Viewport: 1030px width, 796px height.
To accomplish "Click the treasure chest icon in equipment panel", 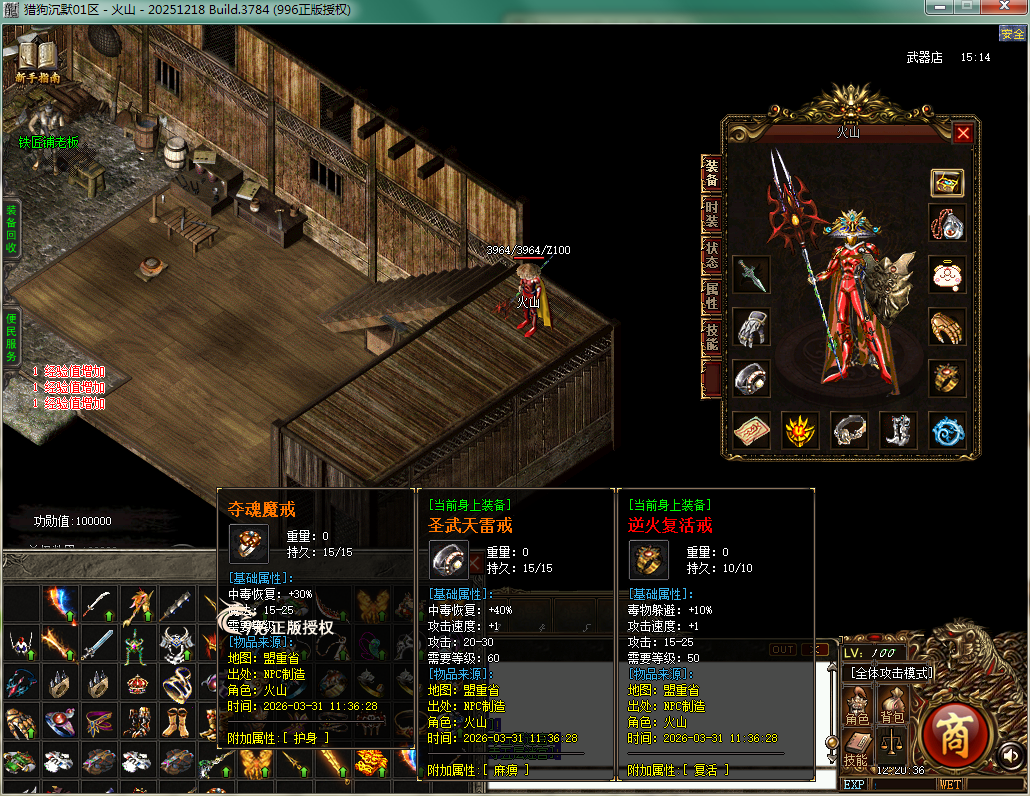I will pos(947,182).
